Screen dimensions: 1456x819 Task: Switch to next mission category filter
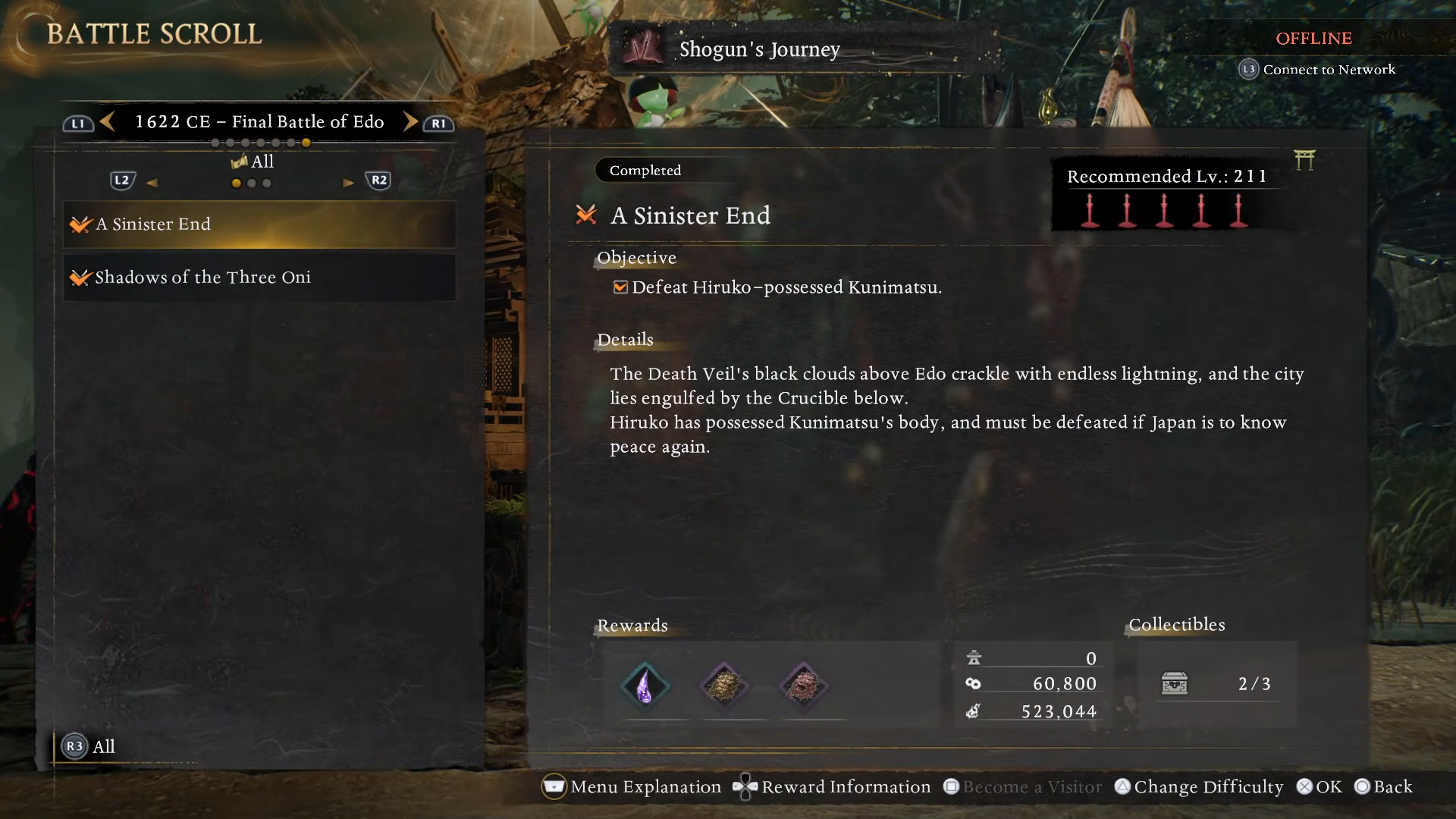[349, 182]
